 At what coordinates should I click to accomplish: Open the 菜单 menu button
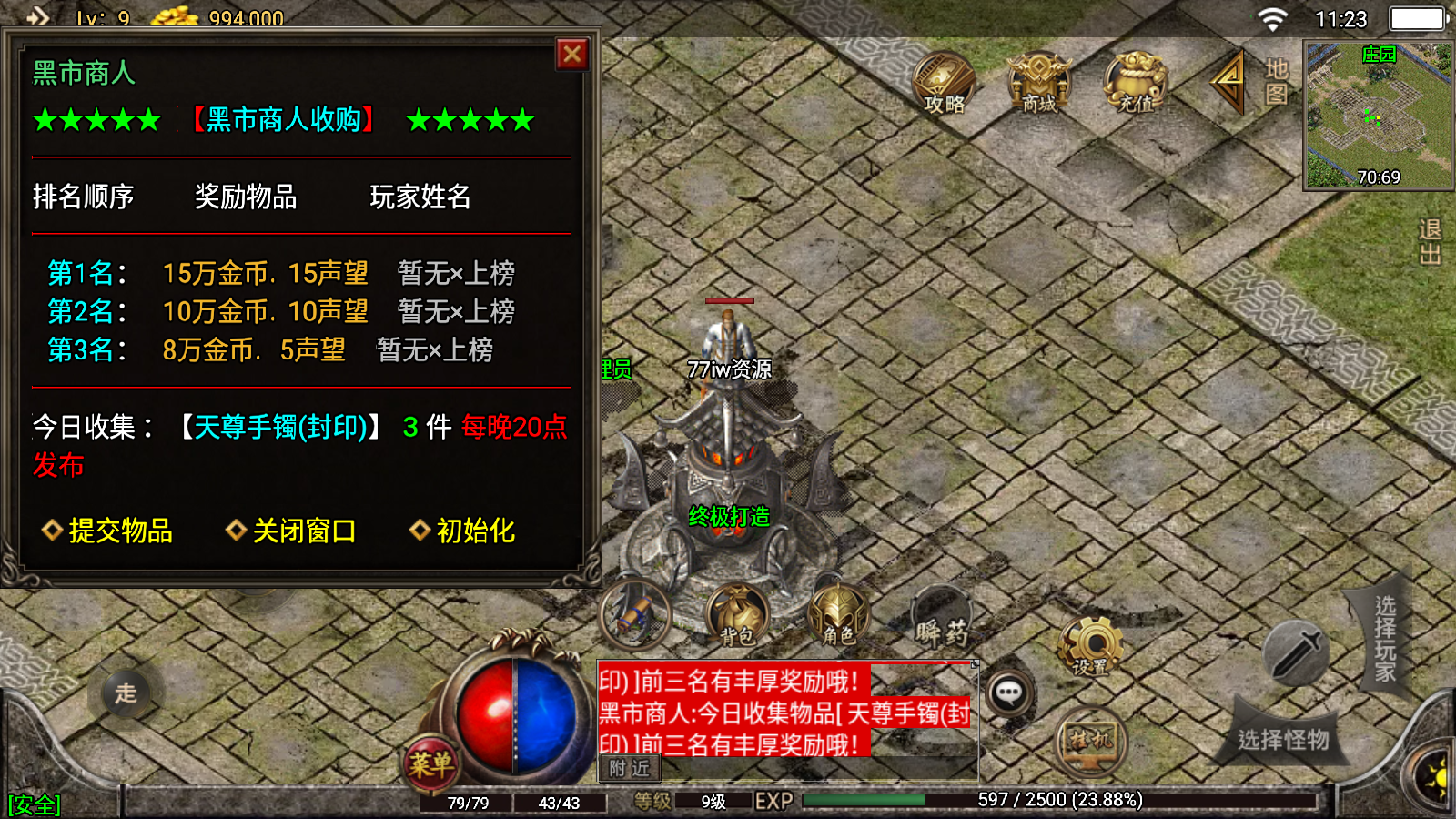click(430, 763)
